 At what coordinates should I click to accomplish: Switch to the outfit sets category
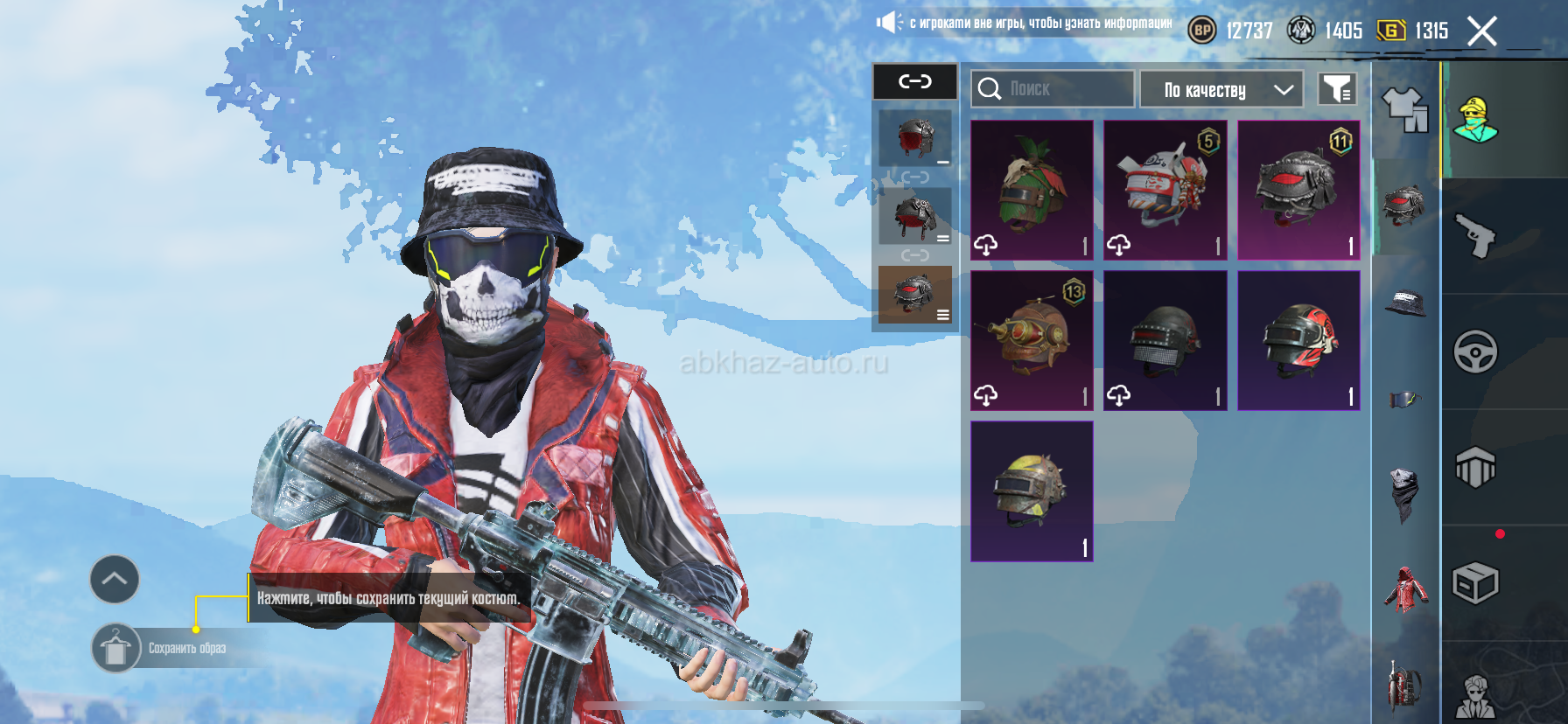(1404, 111)
